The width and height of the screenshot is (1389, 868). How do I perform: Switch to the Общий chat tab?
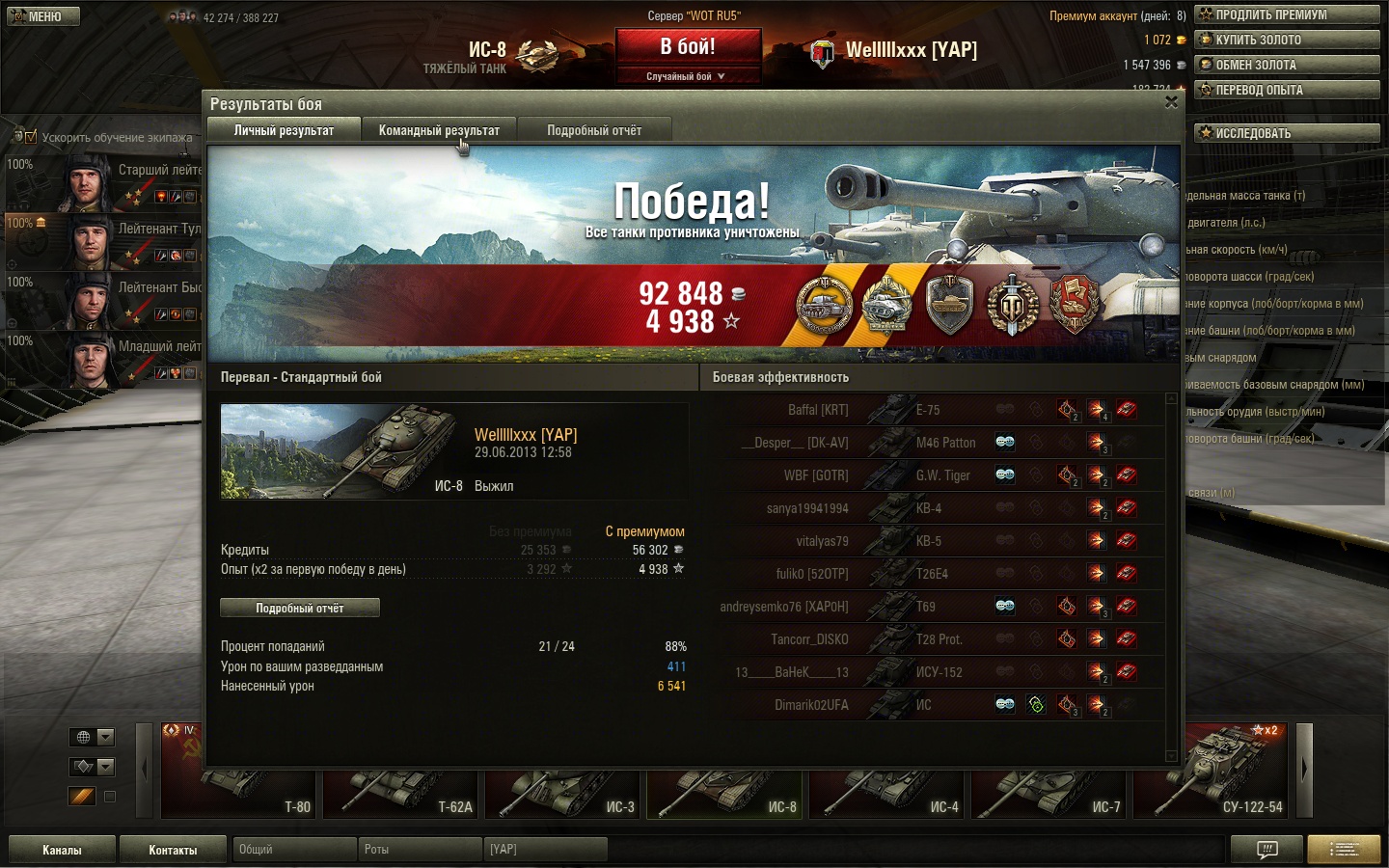[x=294, y=850]
